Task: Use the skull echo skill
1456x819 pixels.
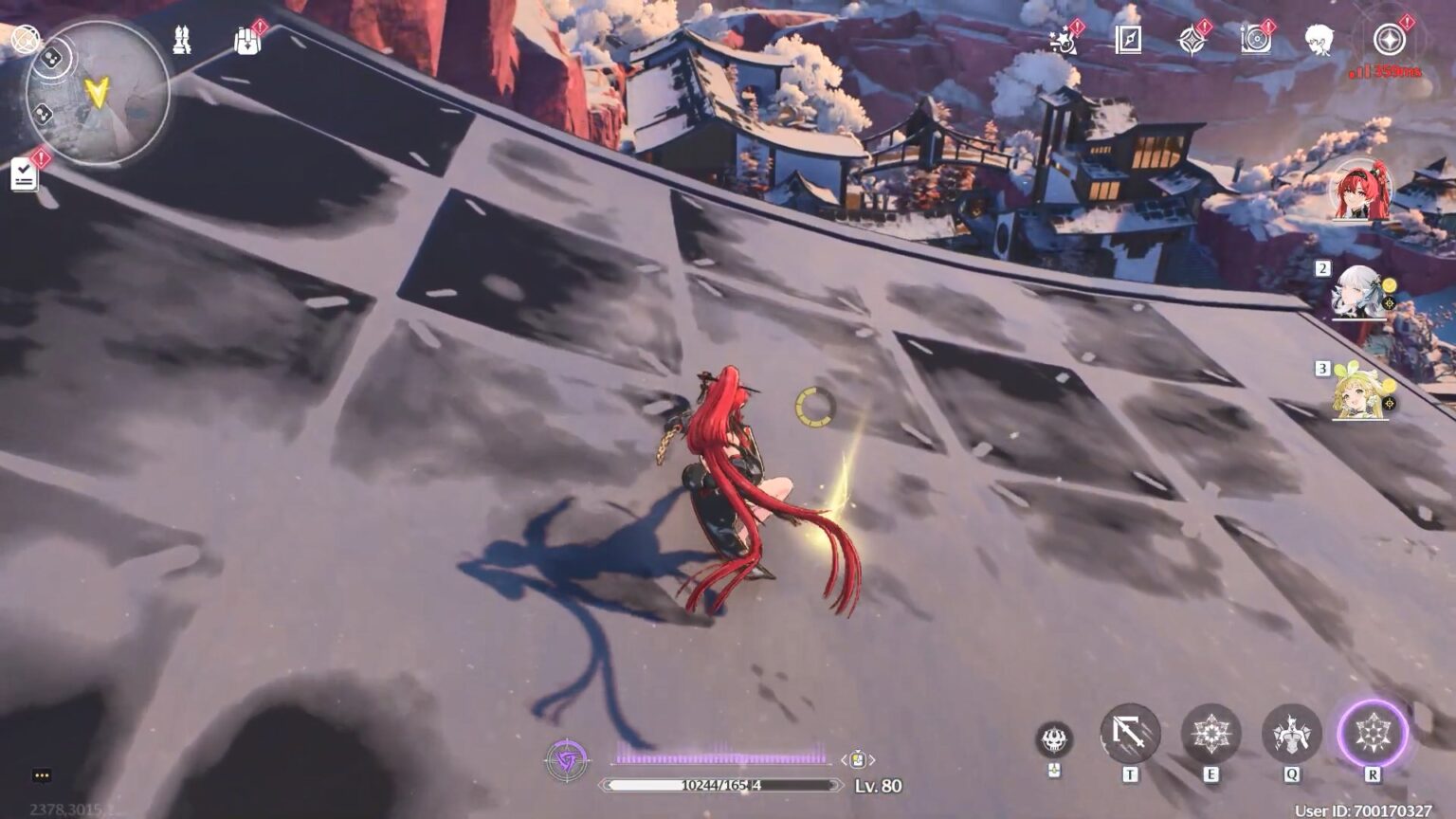Action: click(x=1054, y=738)
